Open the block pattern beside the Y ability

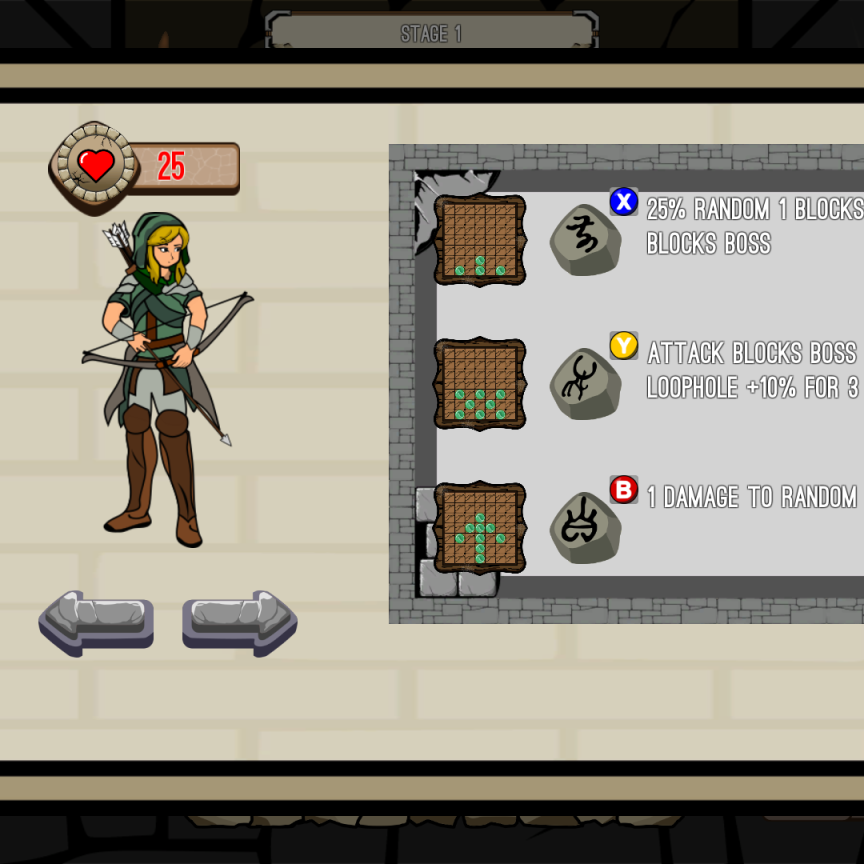coord(480,384)
